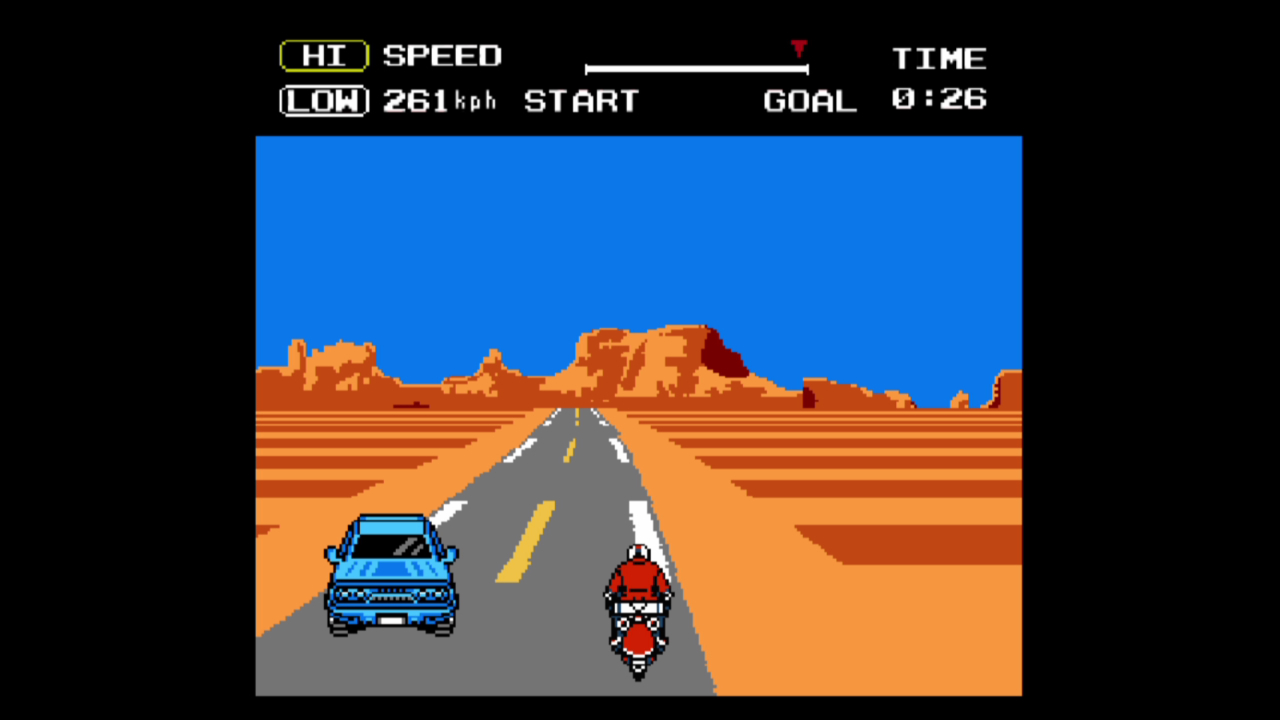Click the GOAL label on the progress bar
The image size is (1280, 720).
pos(809,101)
